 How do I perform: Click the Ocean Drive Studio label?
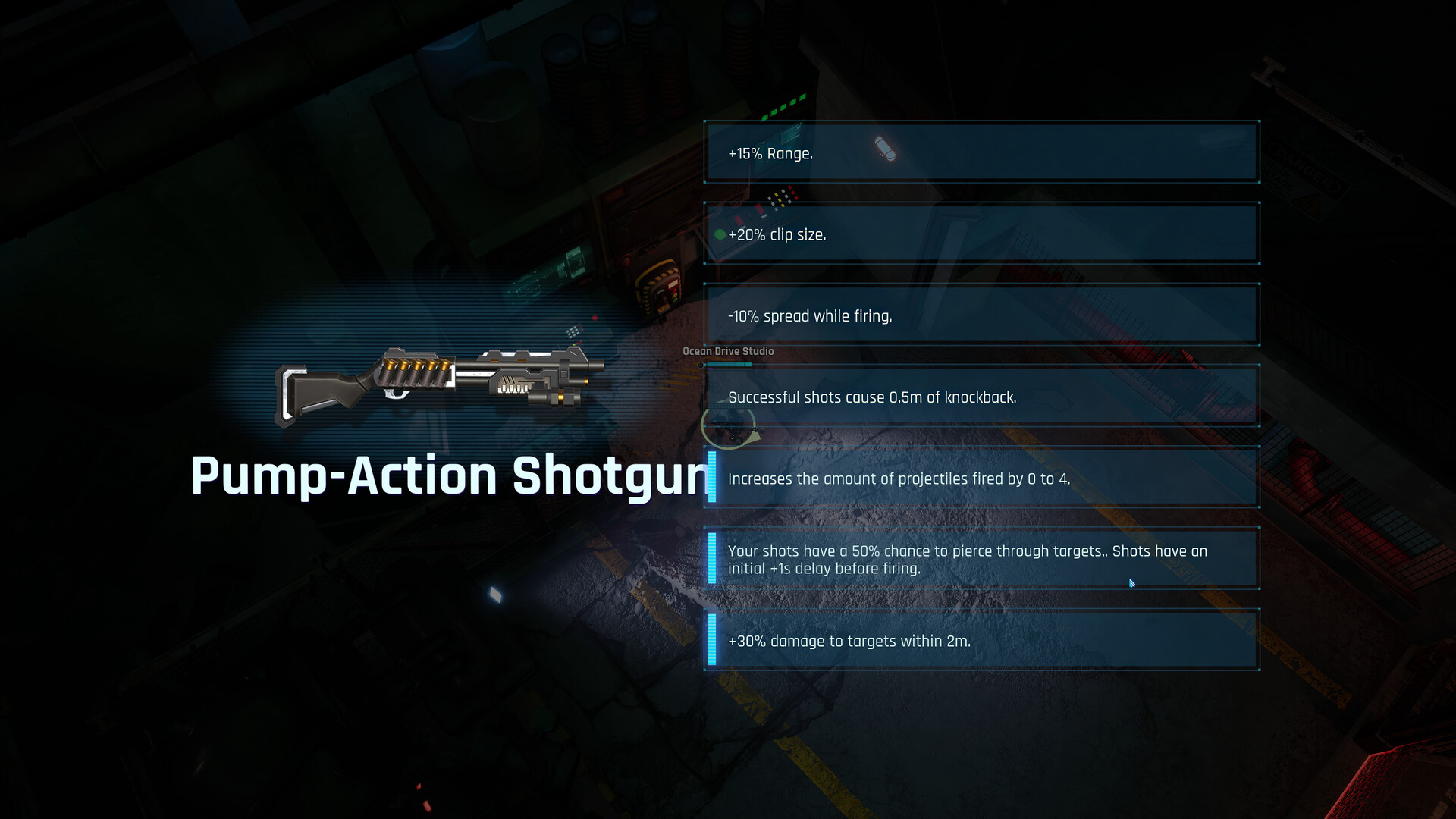[727, 351]
